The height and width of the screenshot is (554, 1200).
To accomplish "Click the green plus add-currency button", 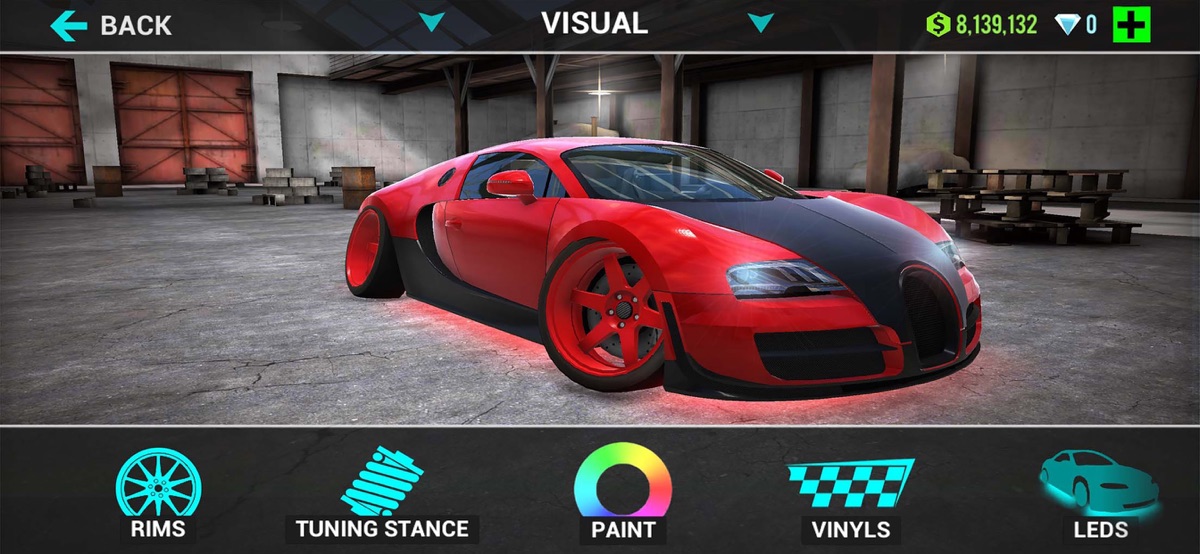I will [1131, 24].
